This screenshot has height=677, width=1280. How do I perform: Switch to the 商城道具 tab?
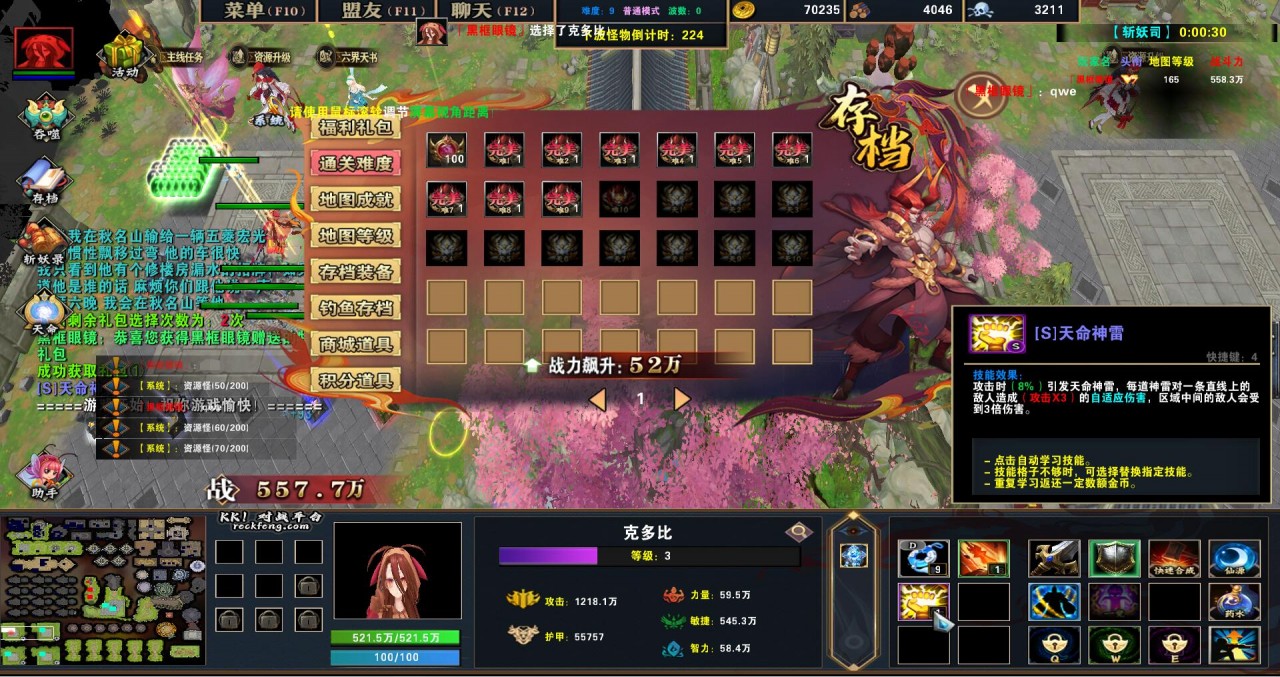click(x=355, y=344)
